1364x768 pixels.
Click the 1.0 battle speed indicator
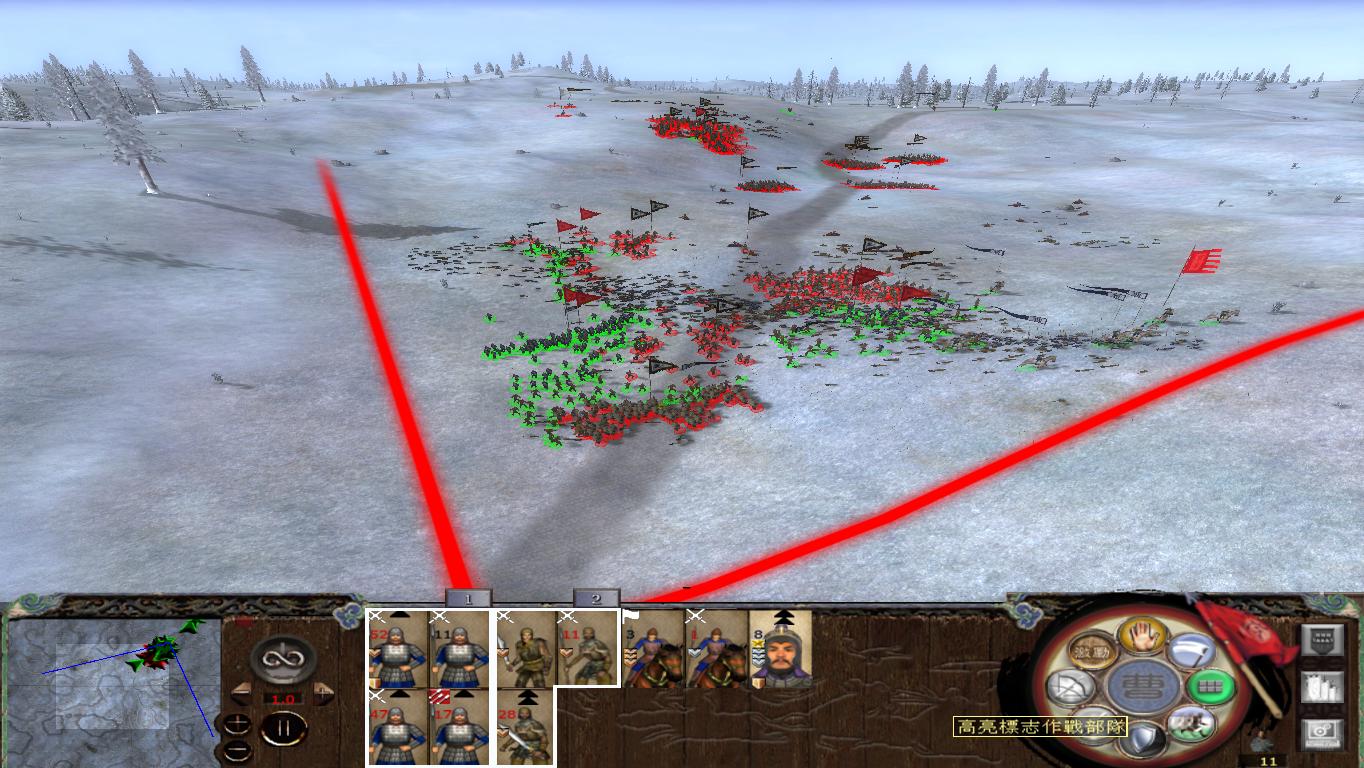click(x=282, y=698)
